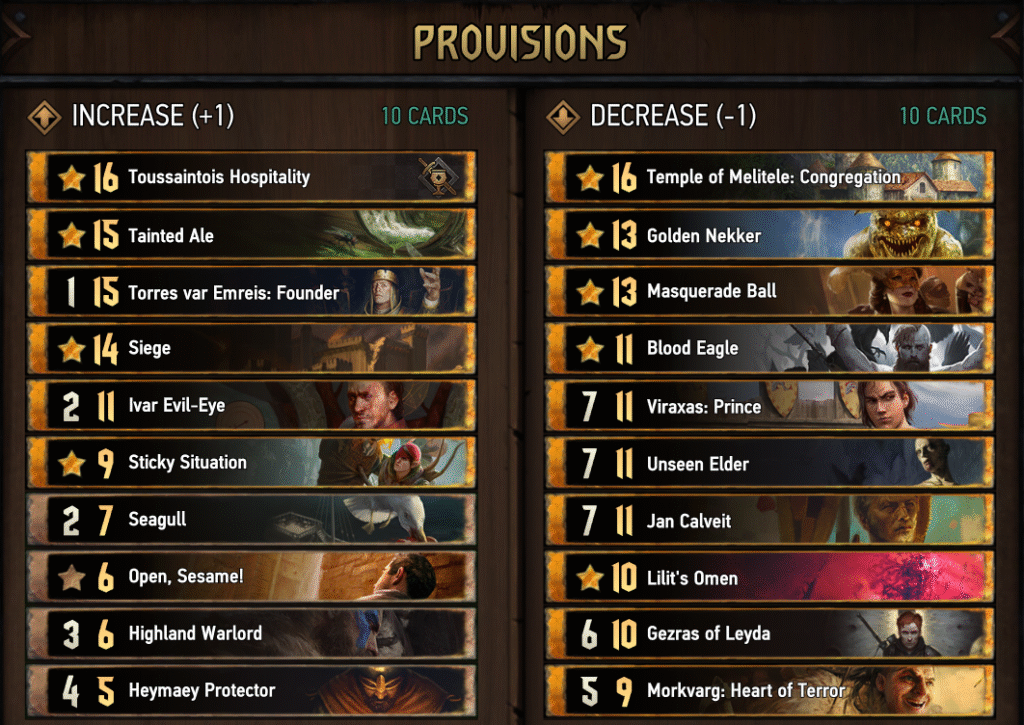Click the Highland Warlord card
Image resolution: width=1024 pixels, height=725 pixels.
coord(250,634)
